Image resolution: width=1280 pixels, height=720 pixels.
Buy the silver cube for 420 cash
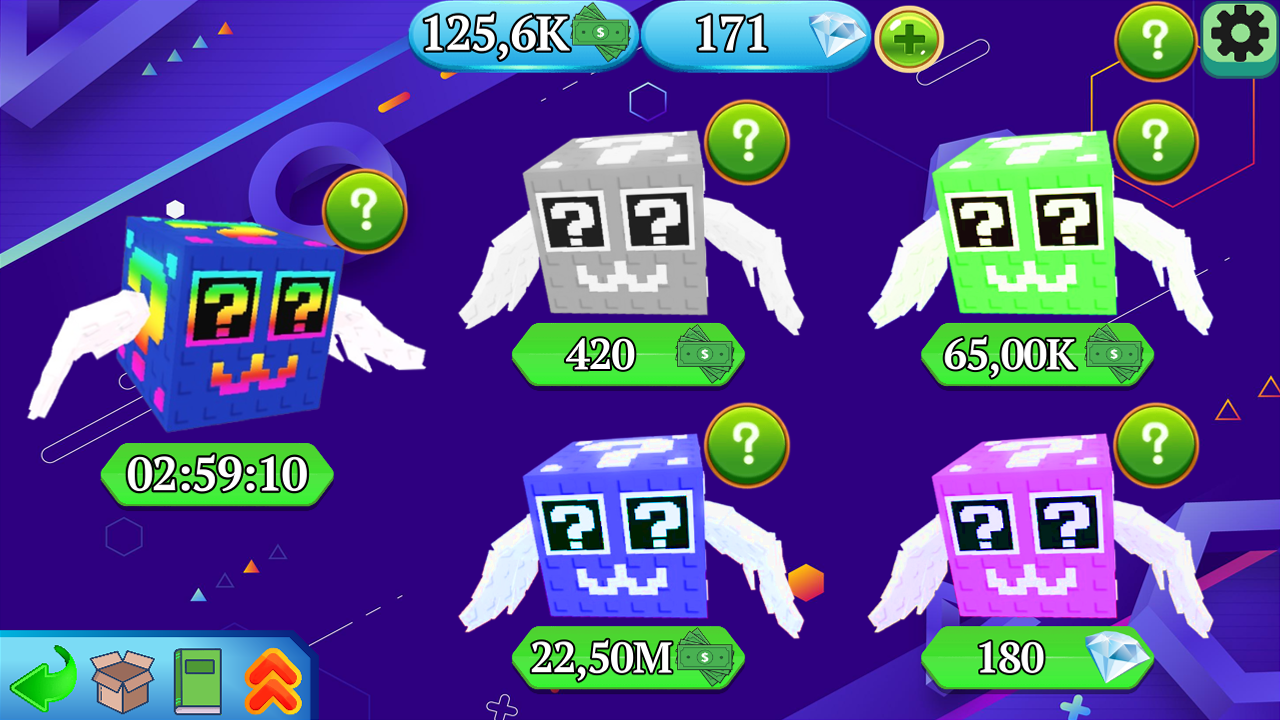pos(626,355)
